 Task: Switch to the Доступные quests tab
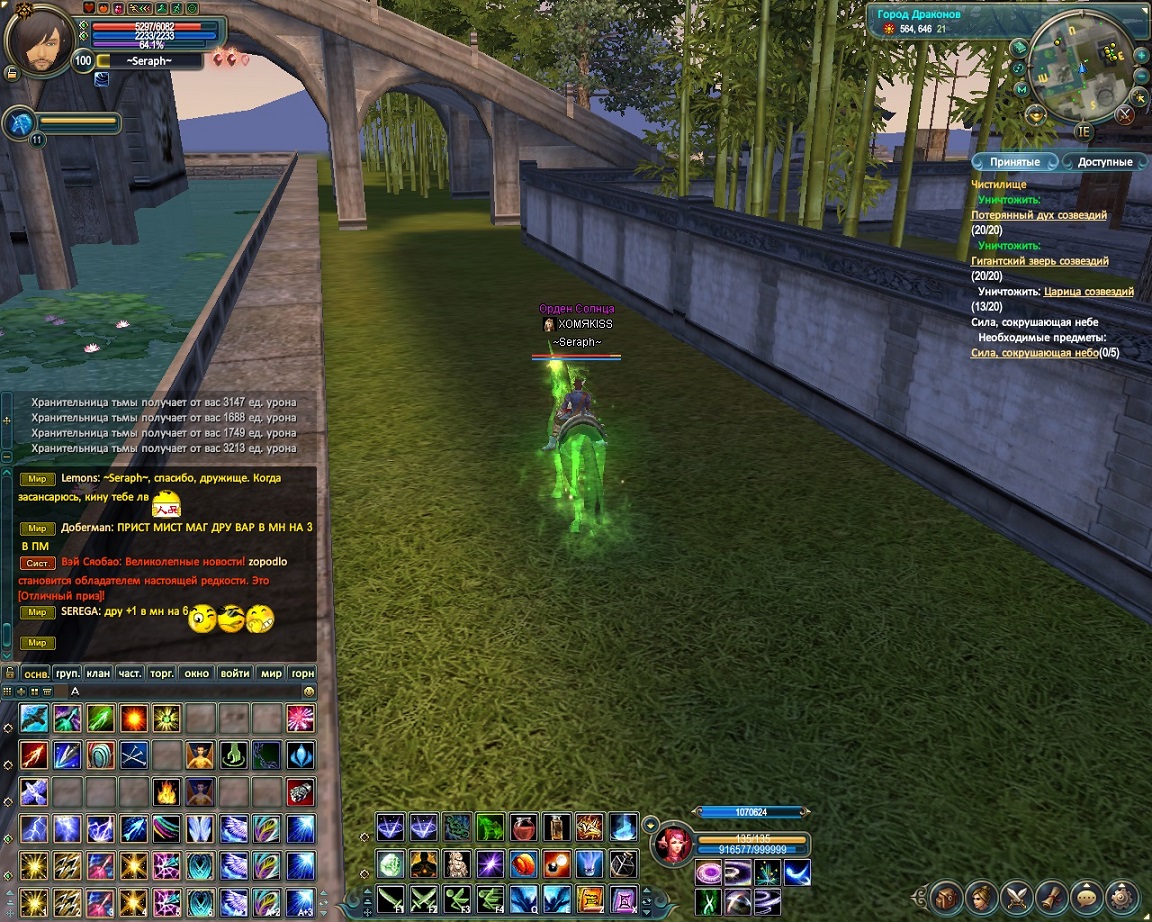[1104, 162]
